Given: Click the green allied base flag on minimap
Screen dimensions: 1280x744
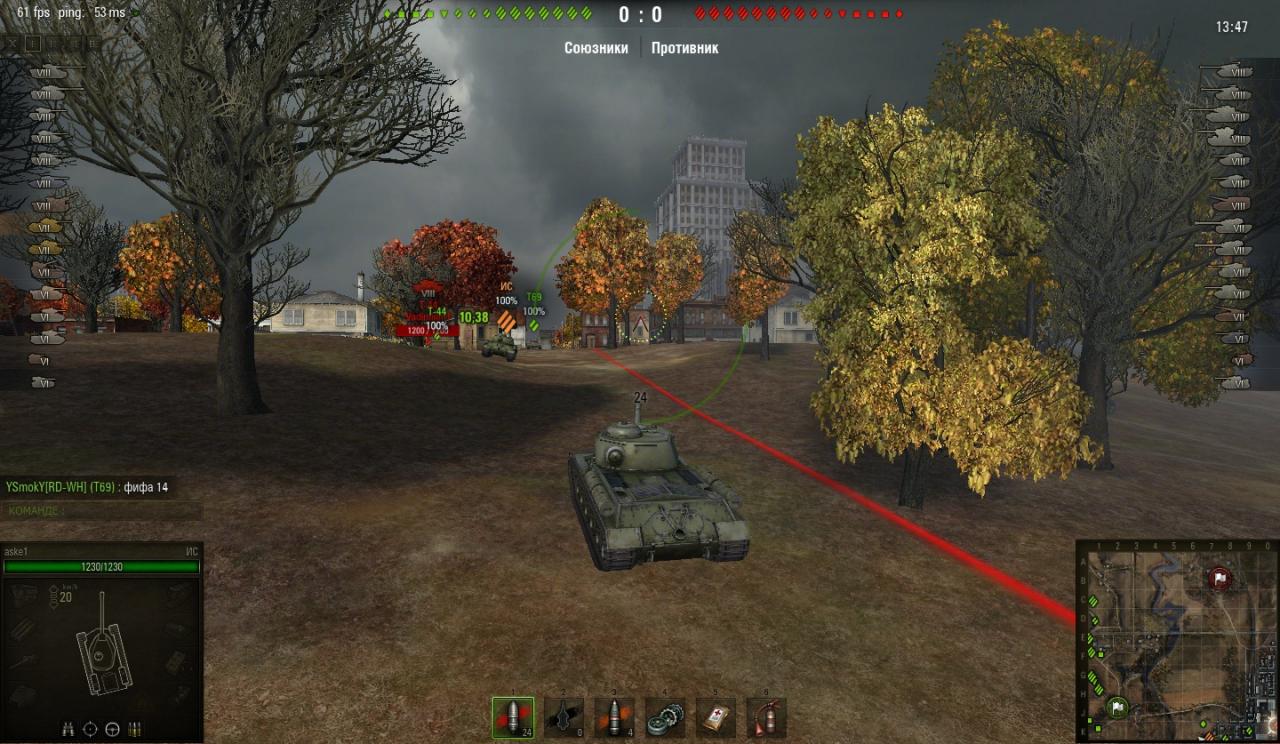Looking at the screenshot, I should click(x=1117, y=707).
